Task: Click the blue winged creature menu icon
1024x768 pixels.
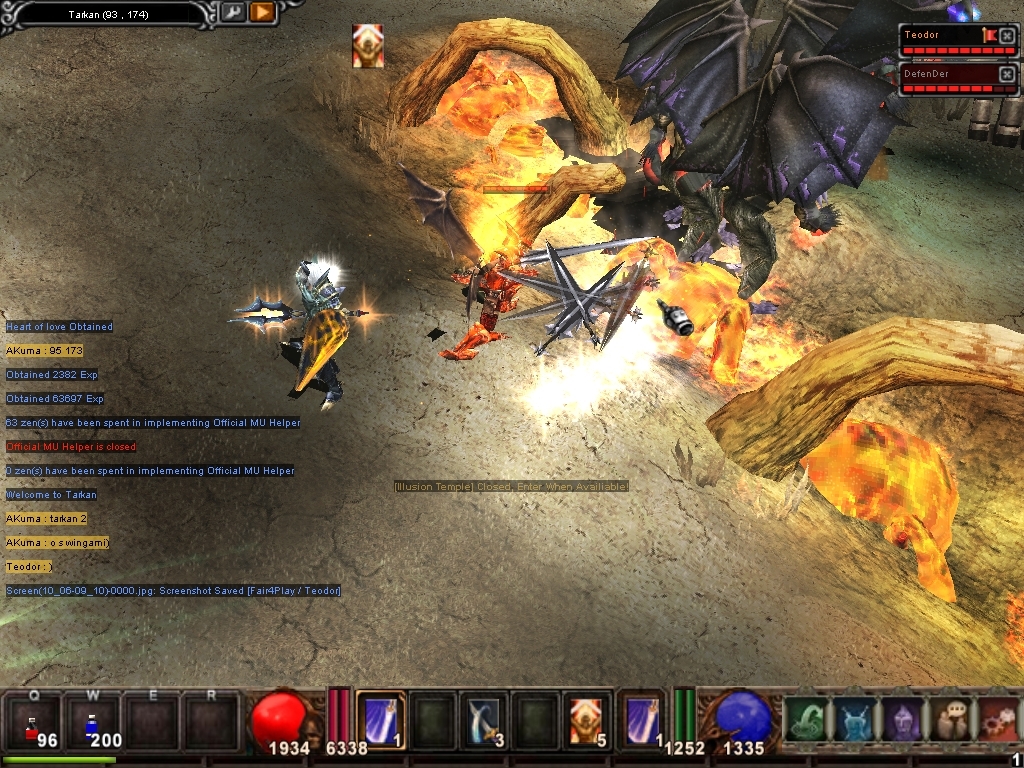Action: pyautogui.click(x=853, y=721)
